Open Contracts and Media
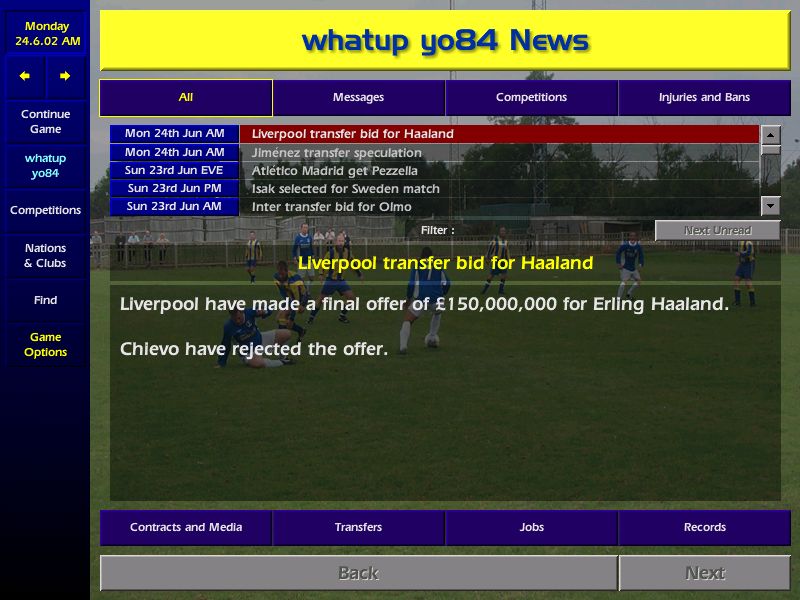800x600 pixels. pos(186,528)
